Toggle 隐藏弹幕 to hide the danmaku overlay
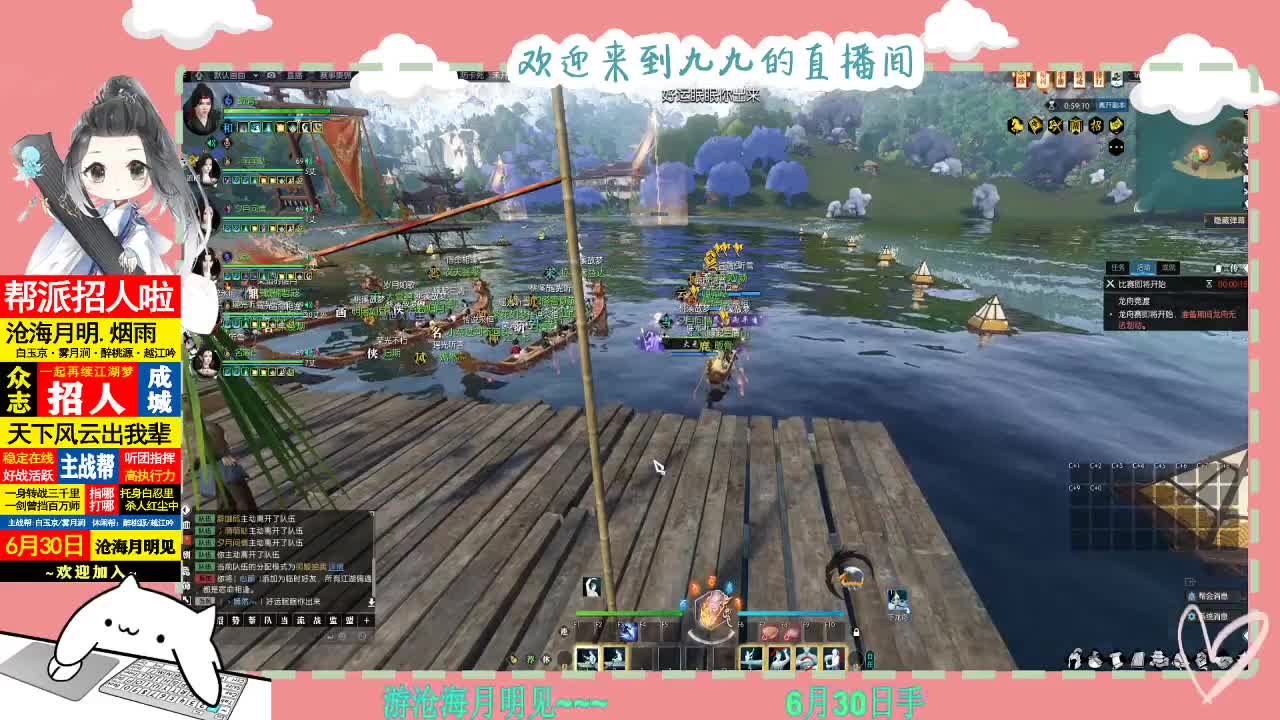Image resolution: width=1280 pixels, height=720 pixels. (x=1229, y=218)
